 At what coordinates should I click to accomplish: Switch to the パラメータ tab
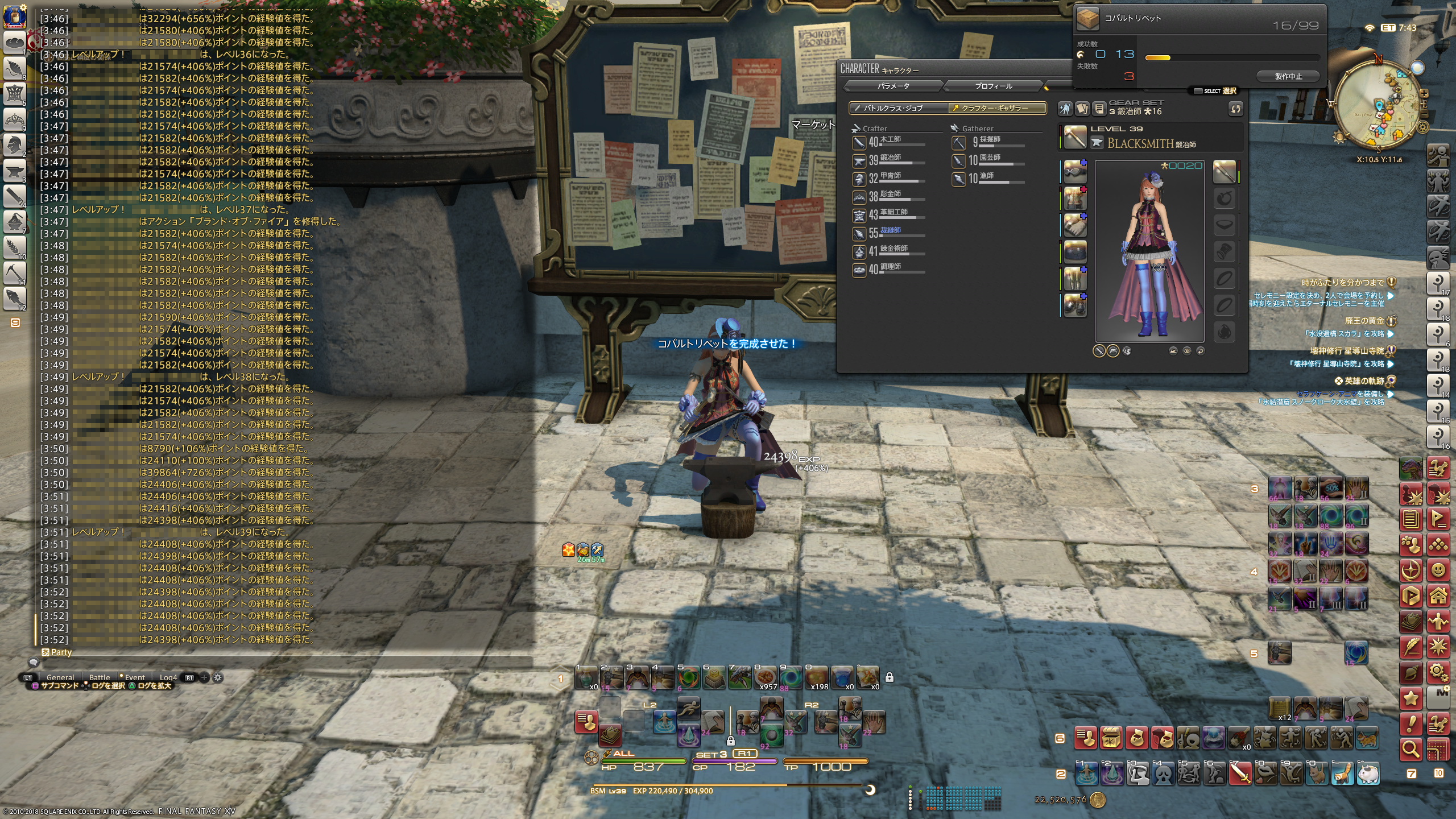893,86
